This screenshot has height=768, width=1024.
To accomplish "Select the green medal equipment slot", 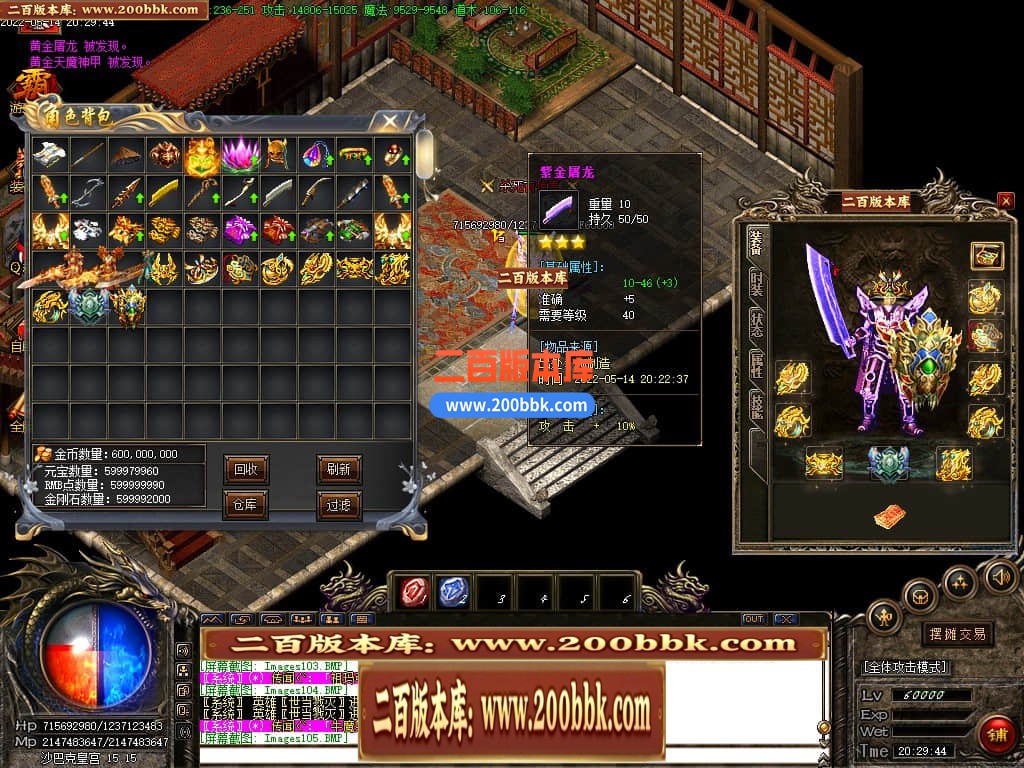I will (889, 462).
